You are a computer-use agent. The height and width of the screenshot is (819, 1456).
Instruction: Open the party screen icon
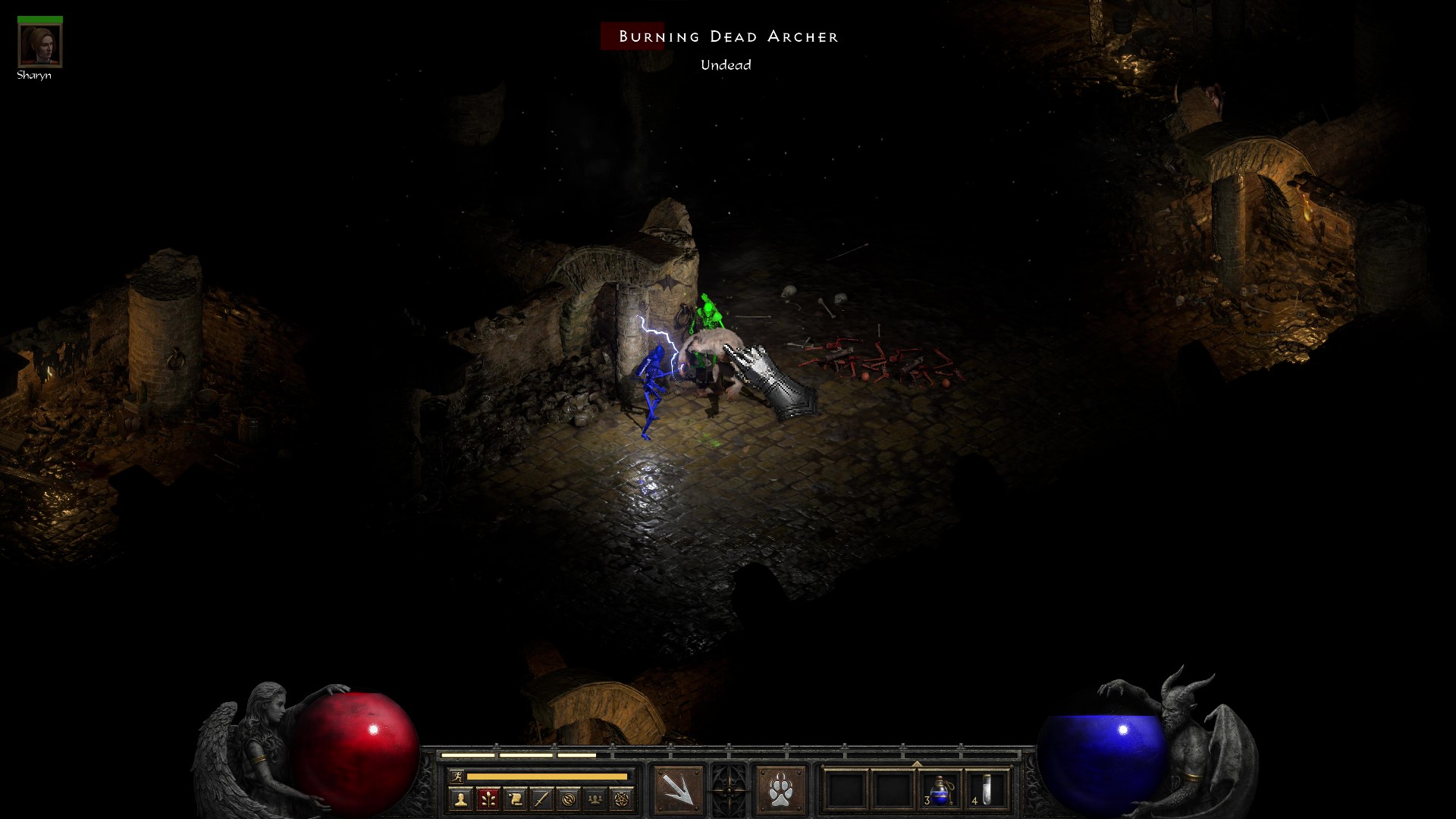(596, 799)
